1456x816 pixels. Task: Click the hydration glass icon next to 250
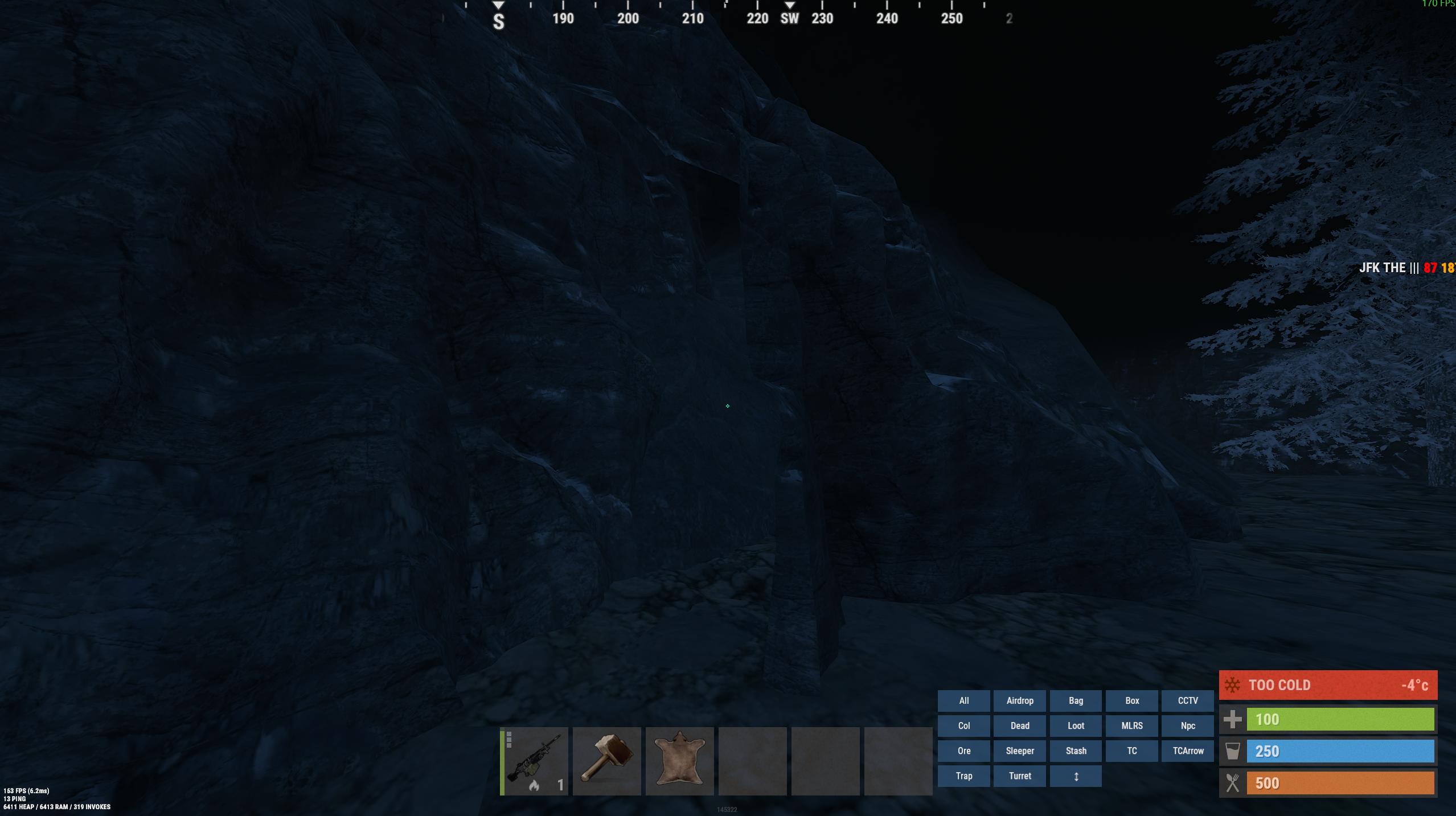click(x=1232, y=751)
